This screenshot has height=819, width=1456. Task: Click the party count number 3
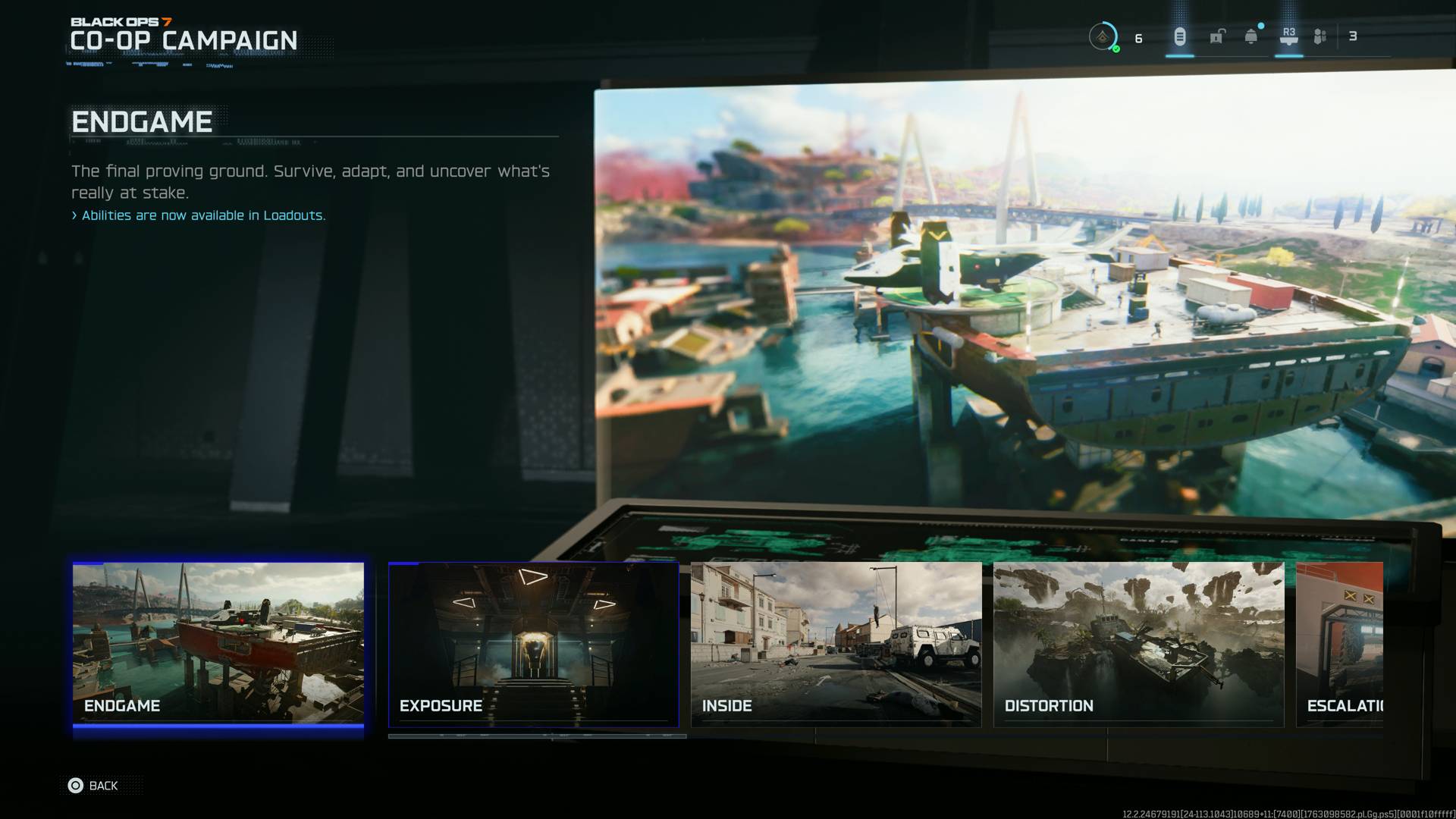[1352, 36]
